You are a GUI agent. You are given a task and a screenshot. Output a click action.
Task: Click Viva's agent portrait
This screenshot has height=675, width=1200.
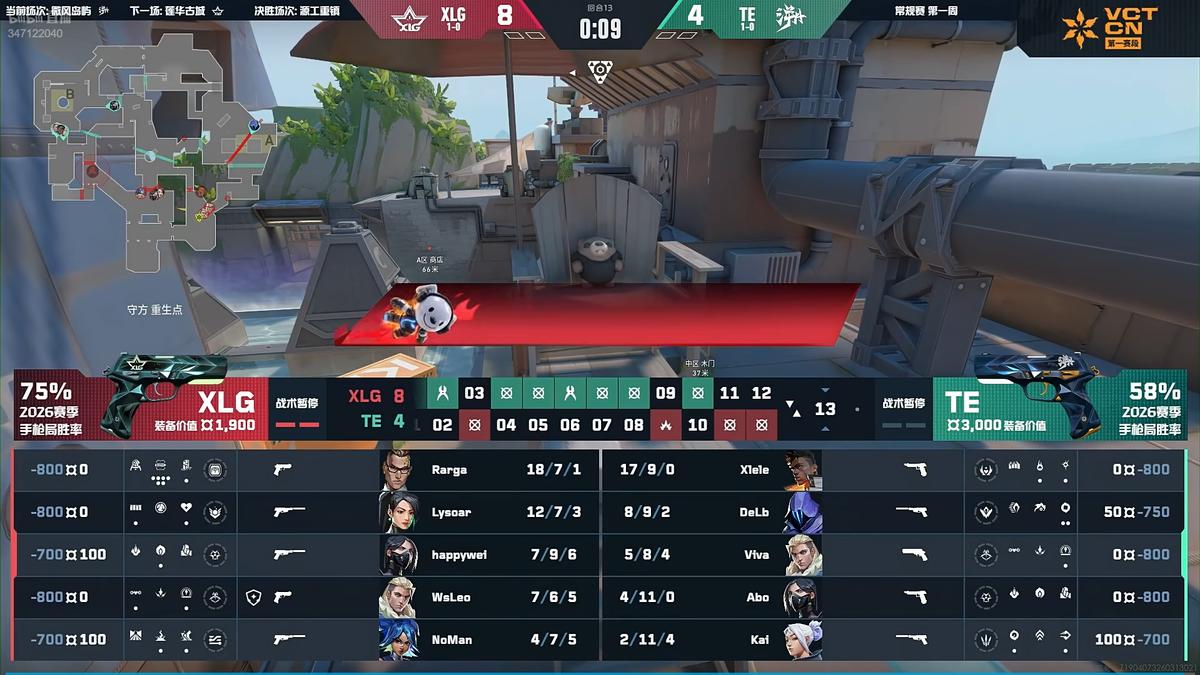coord(802,554)
